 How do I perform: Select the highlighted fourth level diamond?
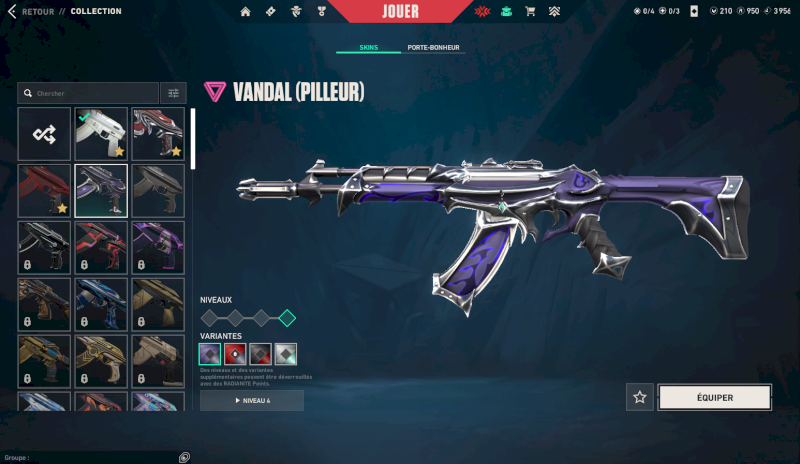point(287,318)
